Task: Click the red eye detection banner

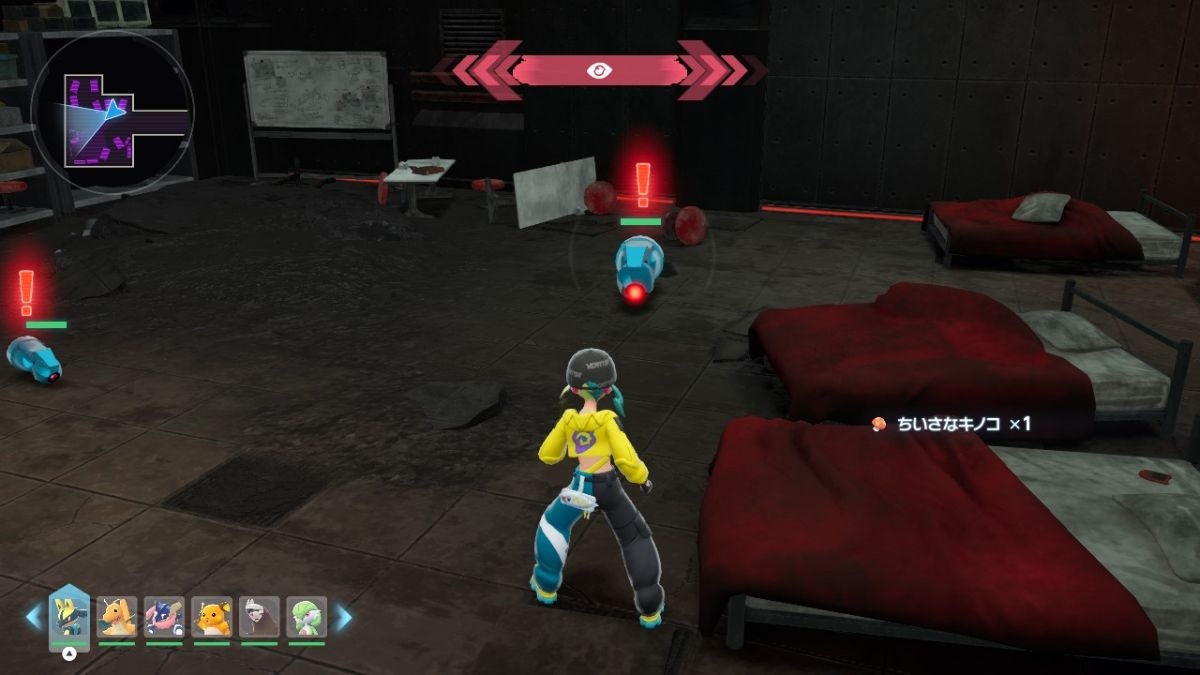Action: [599, 70]
